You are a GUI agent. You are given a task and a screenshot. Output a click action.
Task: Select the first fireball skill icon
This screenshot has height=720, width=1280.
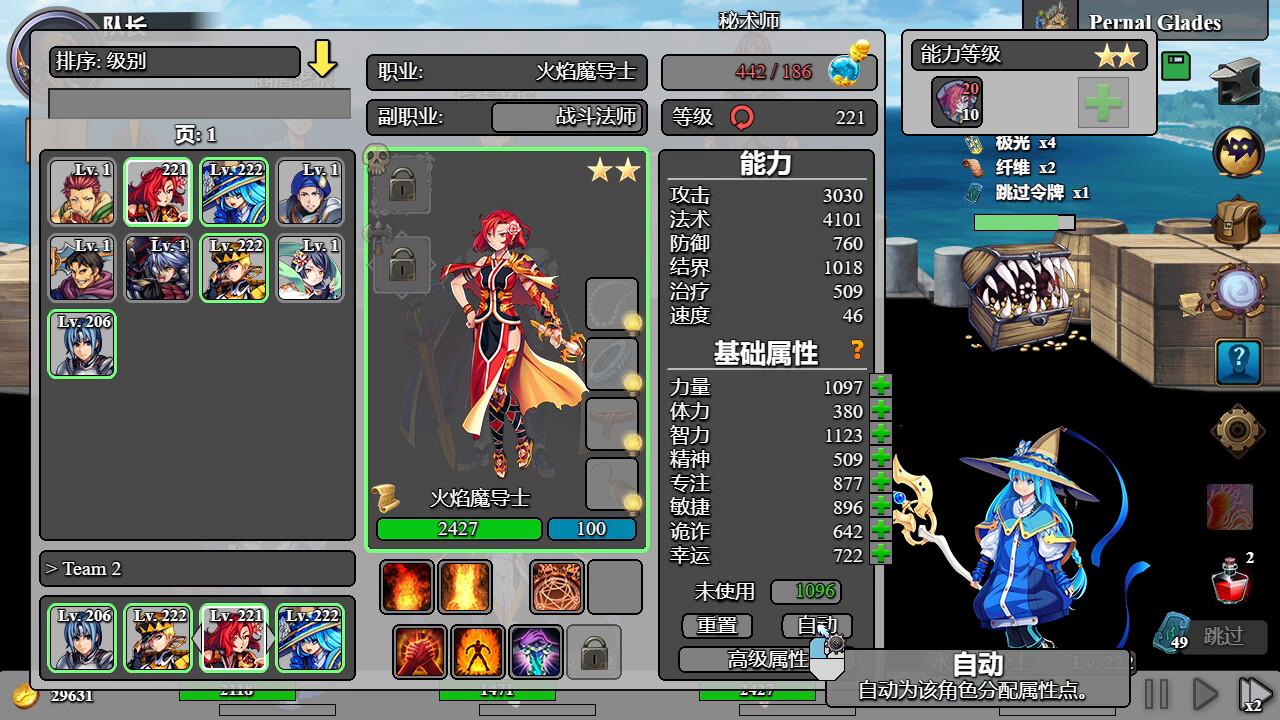click(x=406, y=586)
